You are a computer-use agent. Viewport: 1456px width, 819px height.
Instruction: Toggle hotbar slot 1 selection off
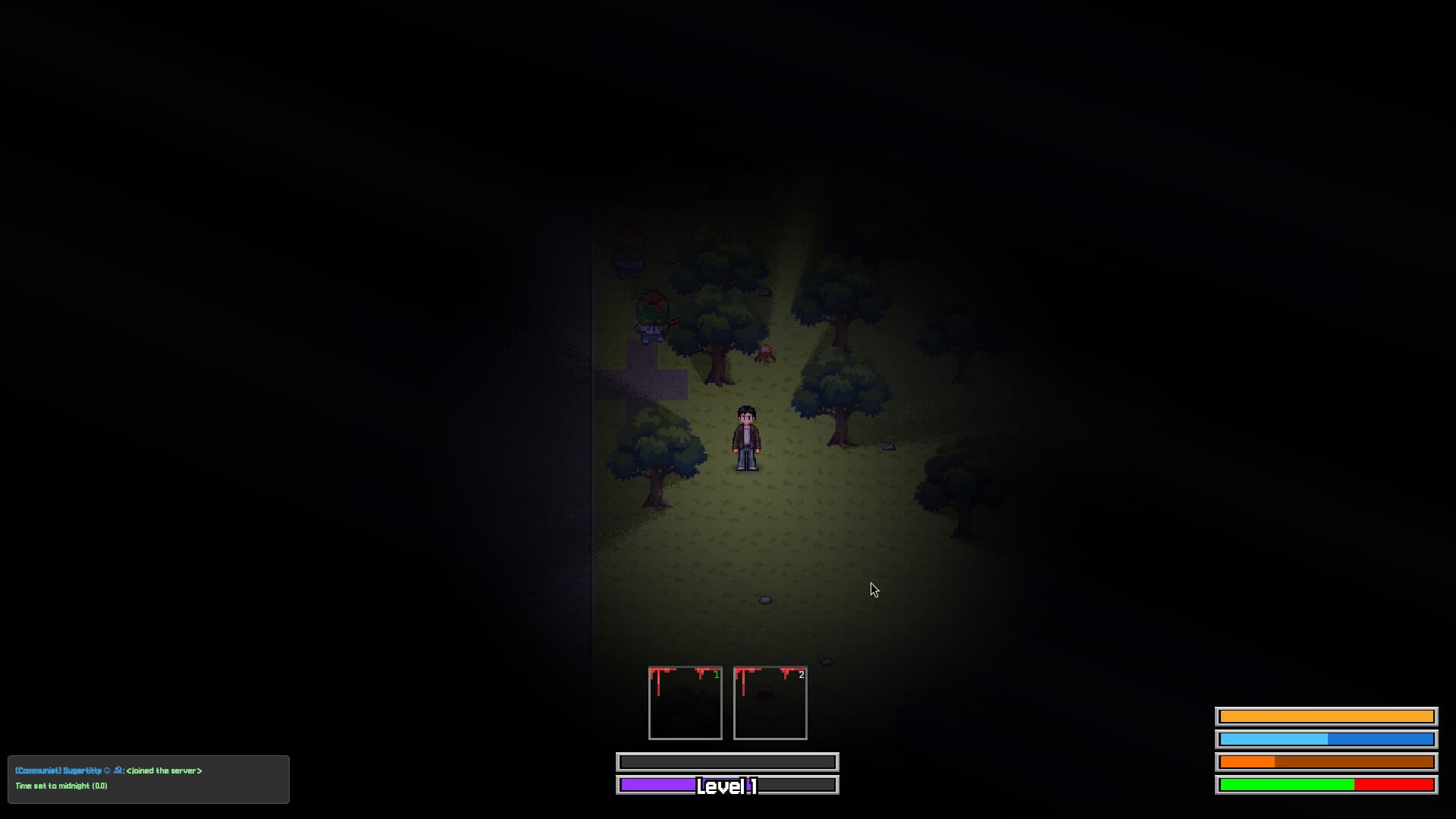pos(685,703)
